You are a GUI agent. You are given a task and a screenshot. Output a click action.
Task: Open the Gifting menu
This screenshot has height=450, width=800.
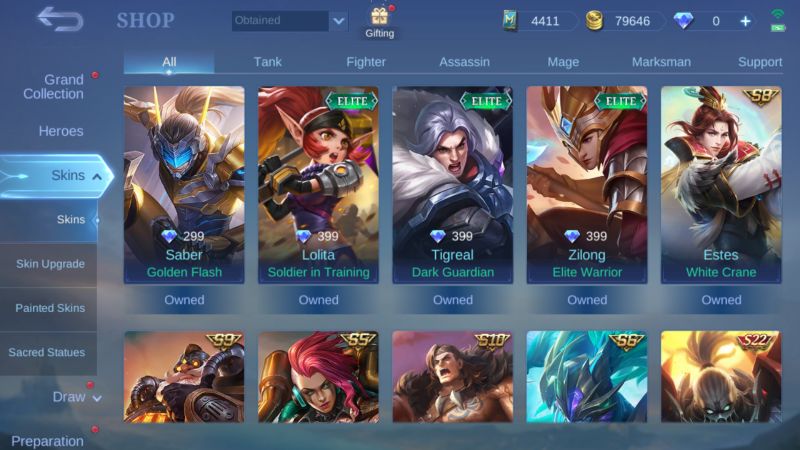(380, 22)
